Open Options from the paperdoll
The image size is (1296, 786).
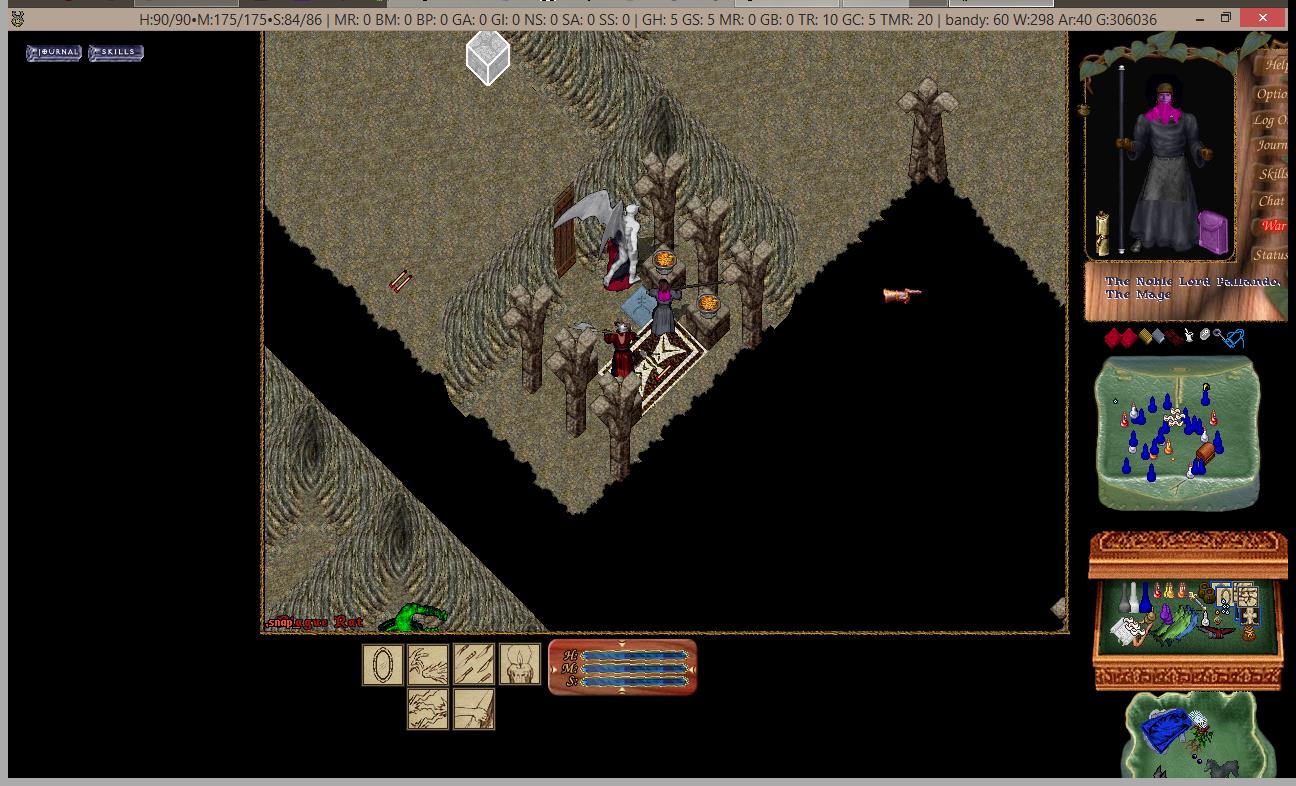[1272, 94]
